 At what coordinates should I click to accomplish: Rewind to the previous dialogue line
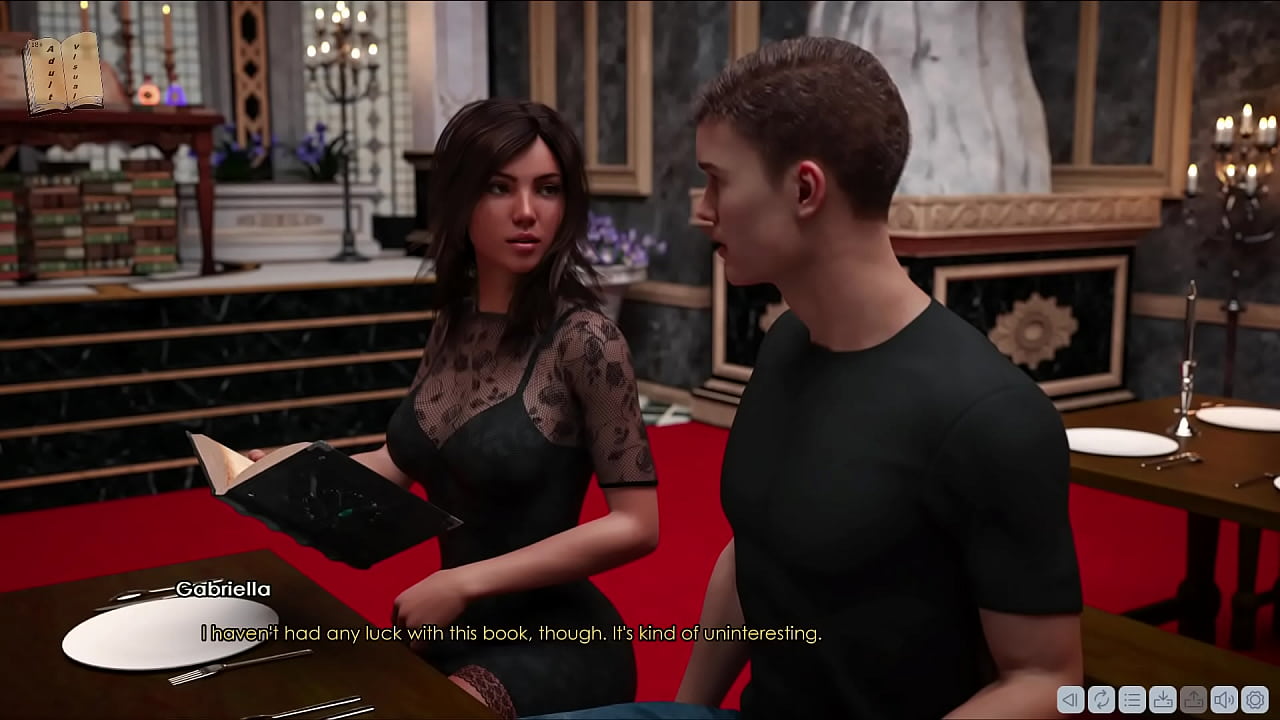click(1072, 702)
